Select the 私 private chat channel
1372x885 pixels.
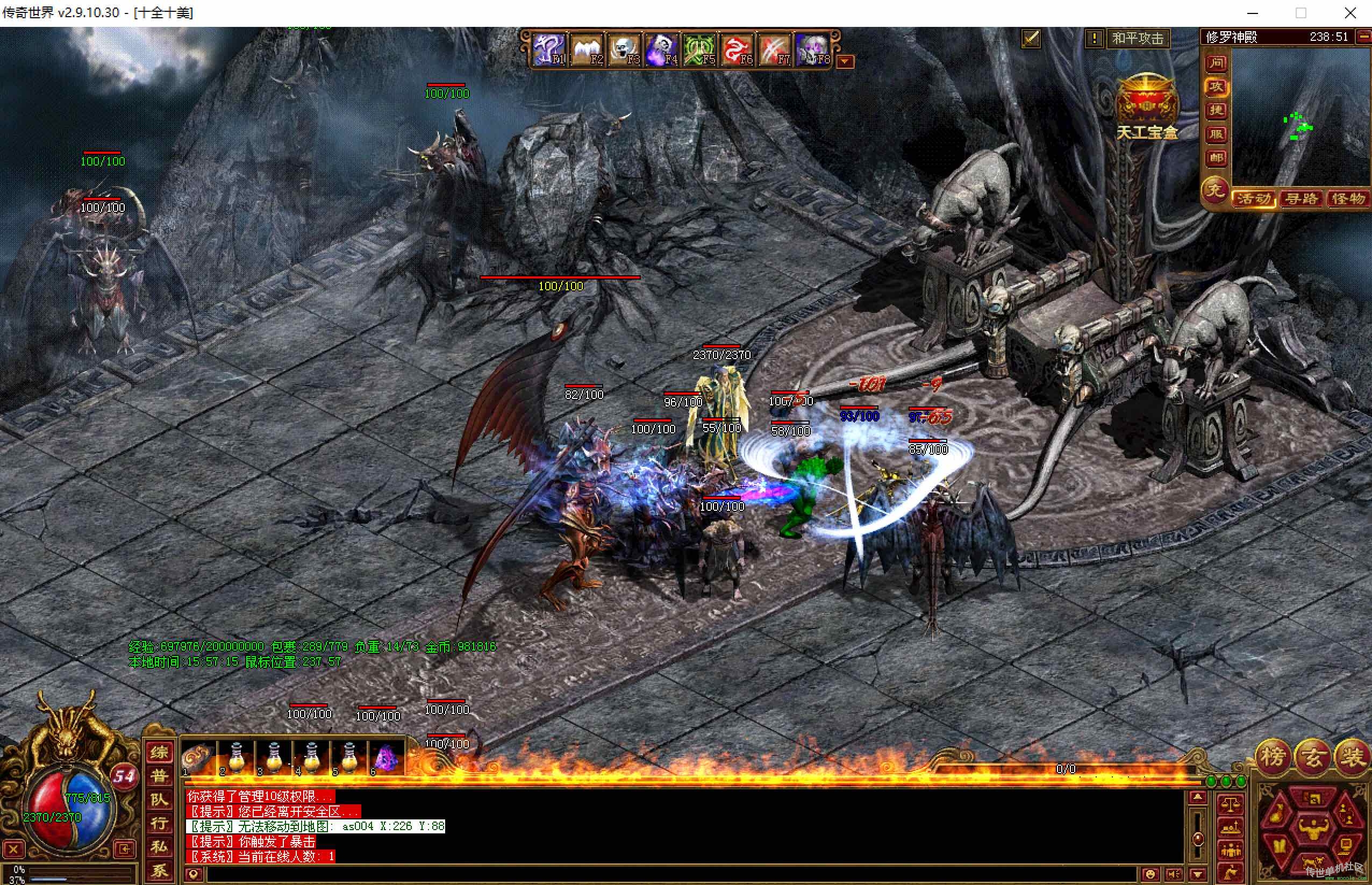click(159, 847)
